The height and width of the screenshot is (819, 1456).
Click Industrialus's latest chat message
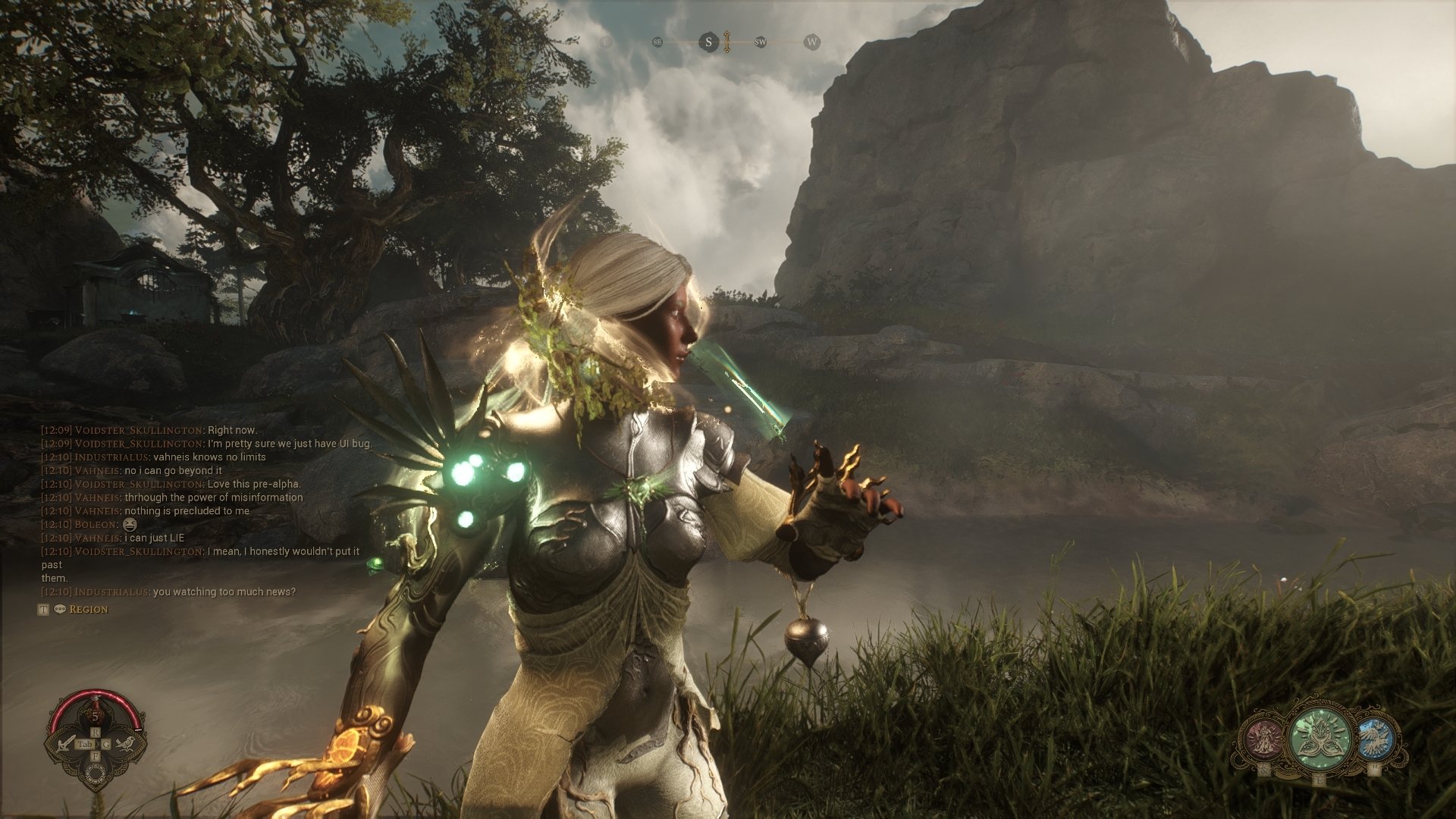coord(224,592)
